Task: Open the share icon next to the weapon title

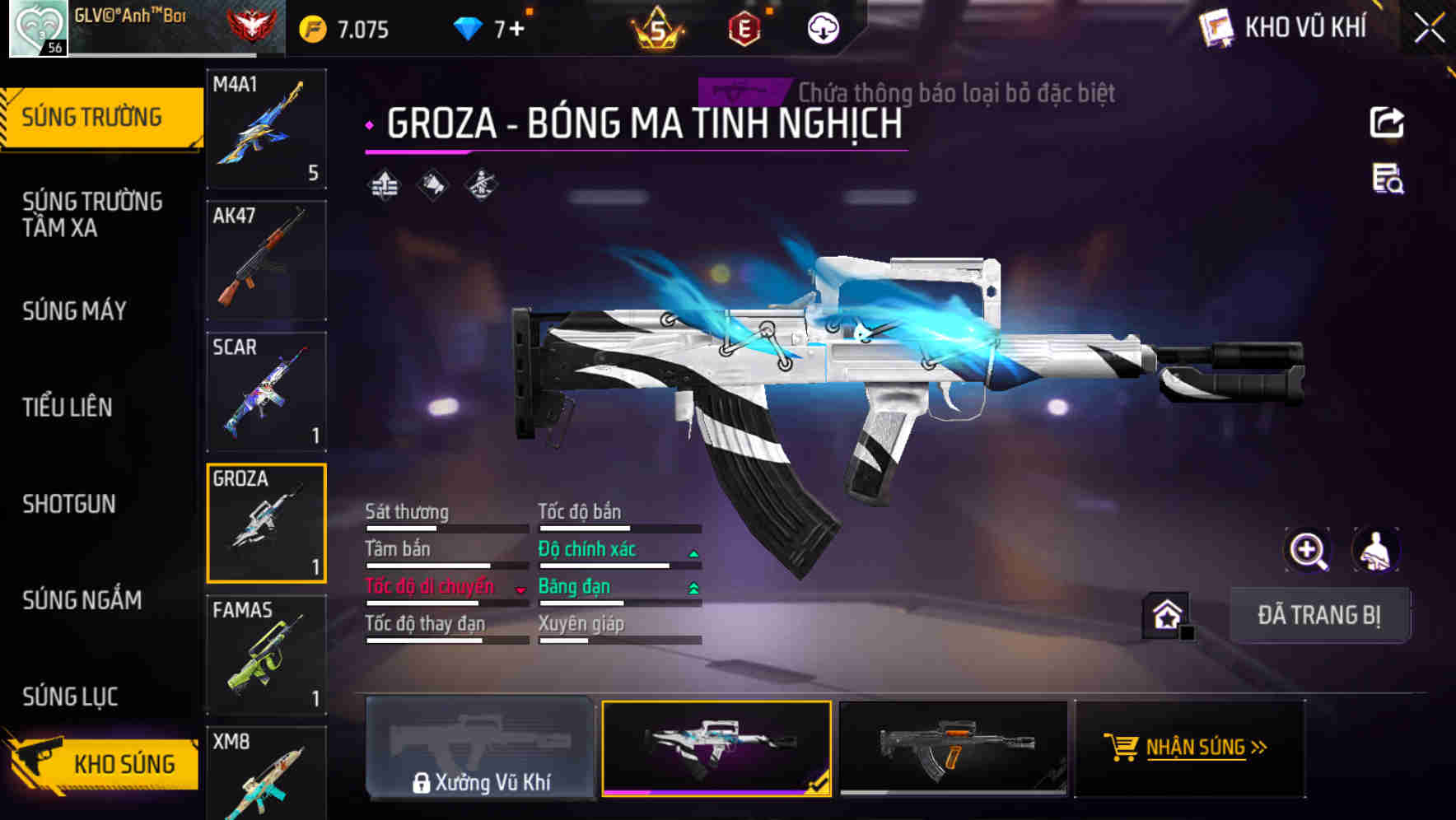Action: pos(1388,122)
